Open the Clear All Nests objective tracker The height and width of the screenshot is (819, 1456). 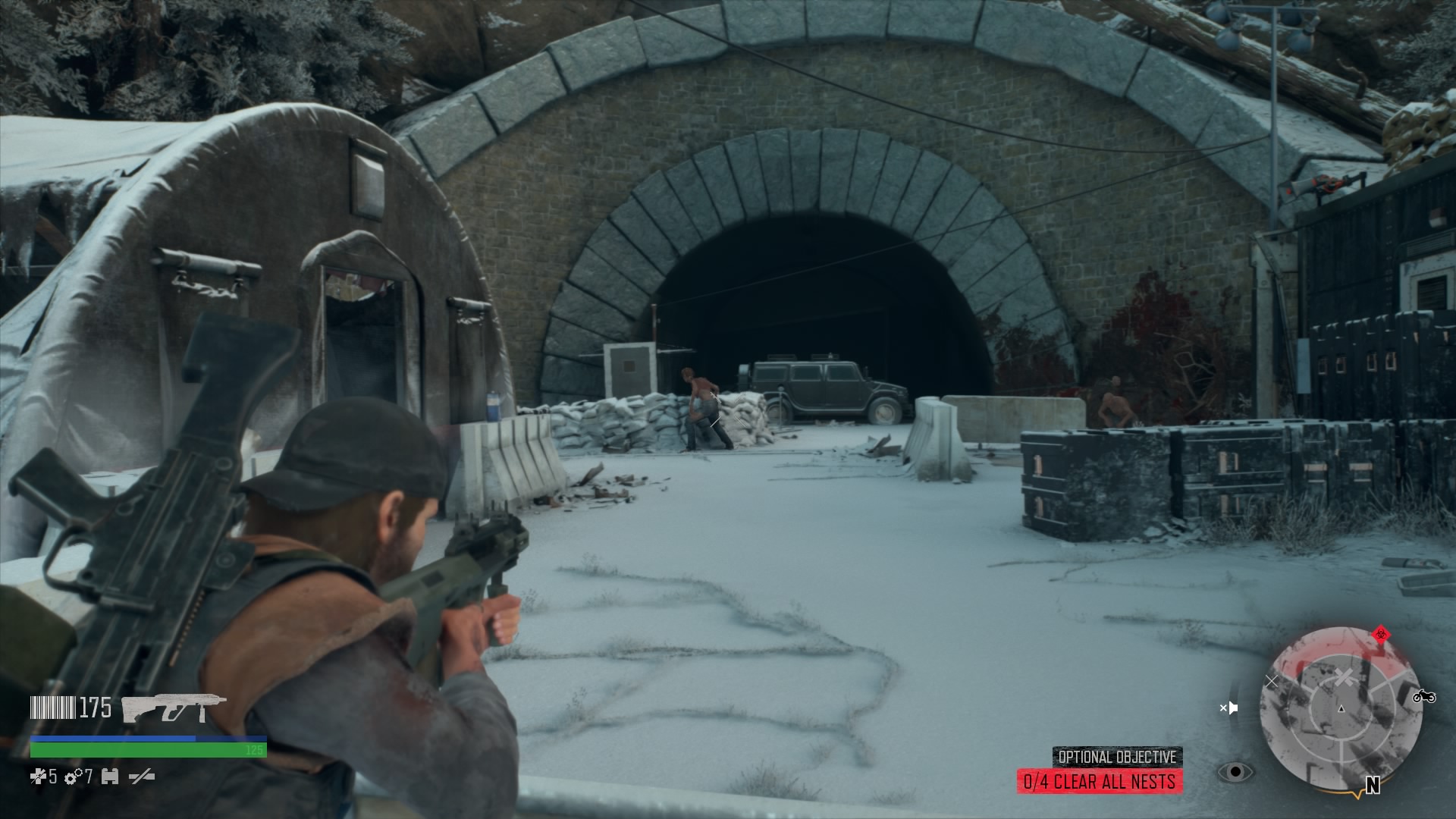point(1100,781)
